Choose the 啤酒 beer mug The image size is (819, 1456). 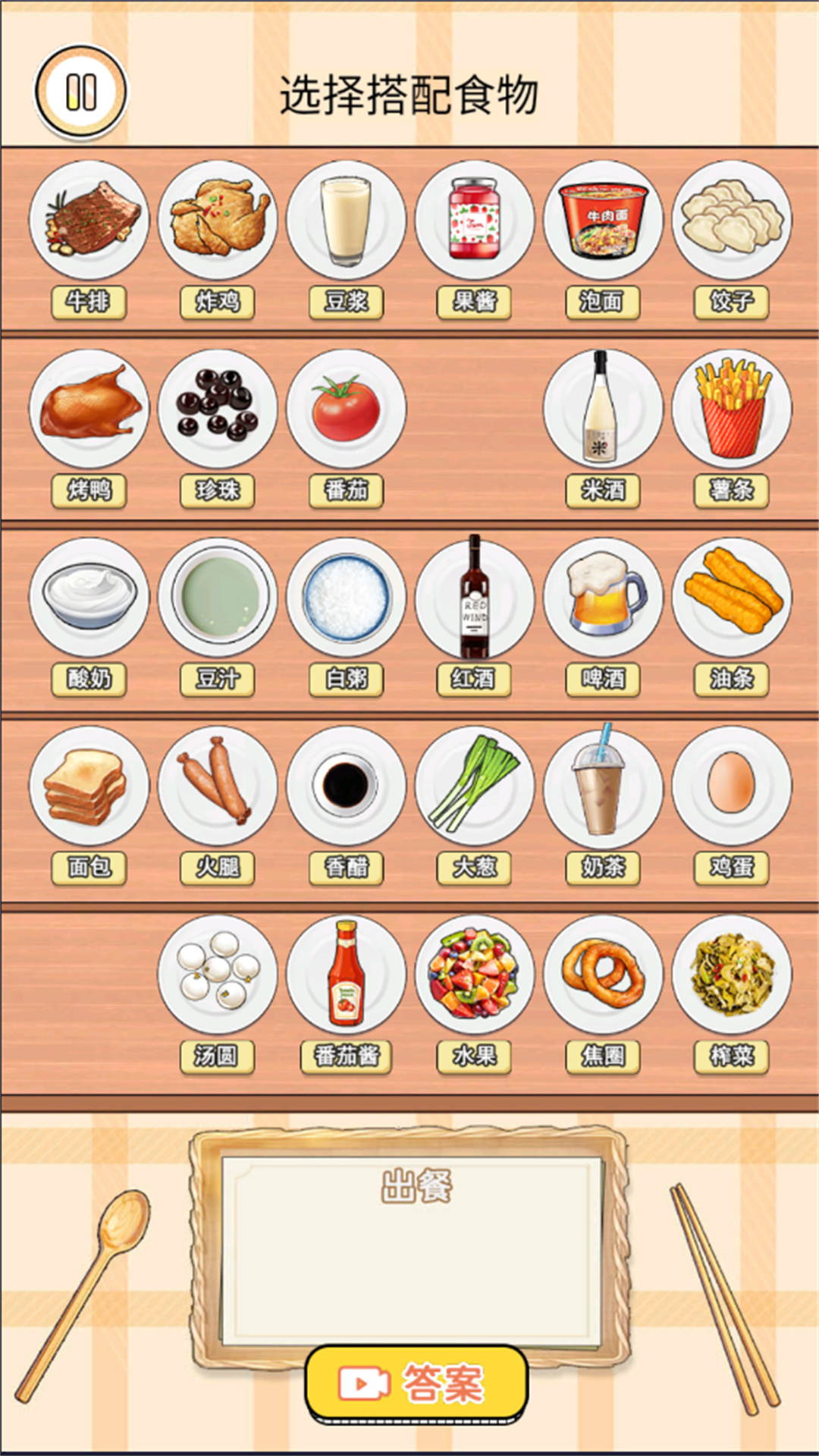coord(603,598)
